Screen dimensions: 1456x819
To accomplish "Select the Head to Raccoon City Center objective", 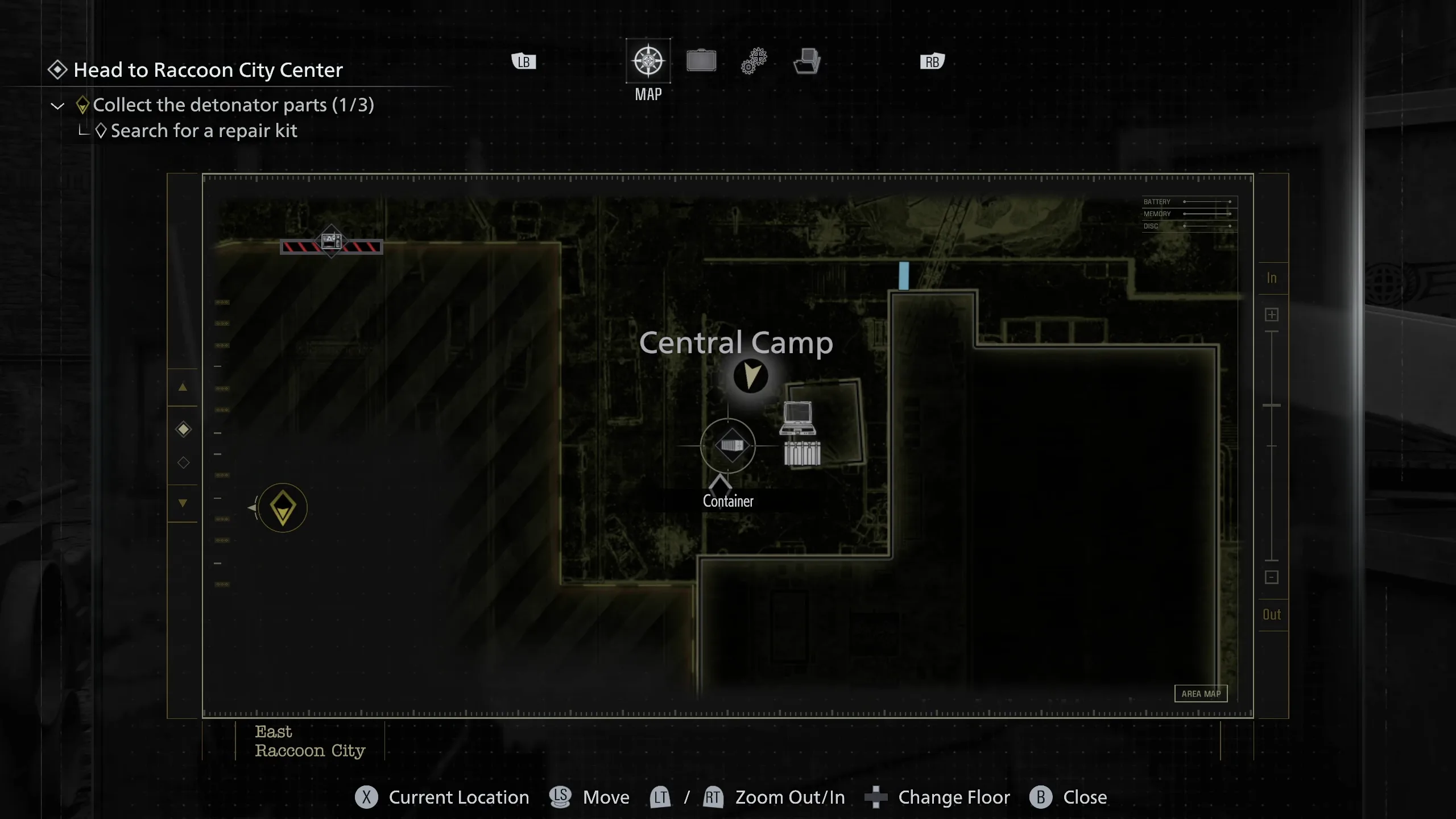I will [208, 70].
